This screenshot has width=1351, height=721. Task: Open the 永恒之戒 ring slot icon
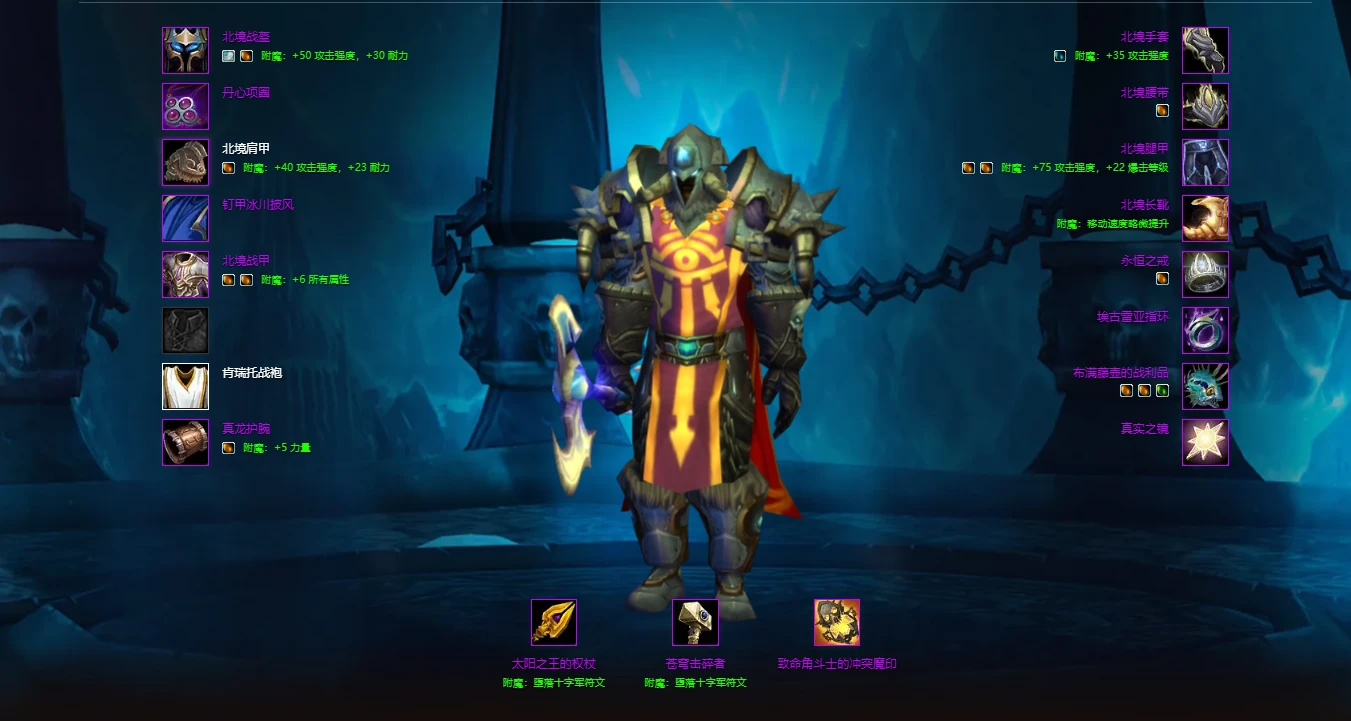click(x=1205, y=274)
